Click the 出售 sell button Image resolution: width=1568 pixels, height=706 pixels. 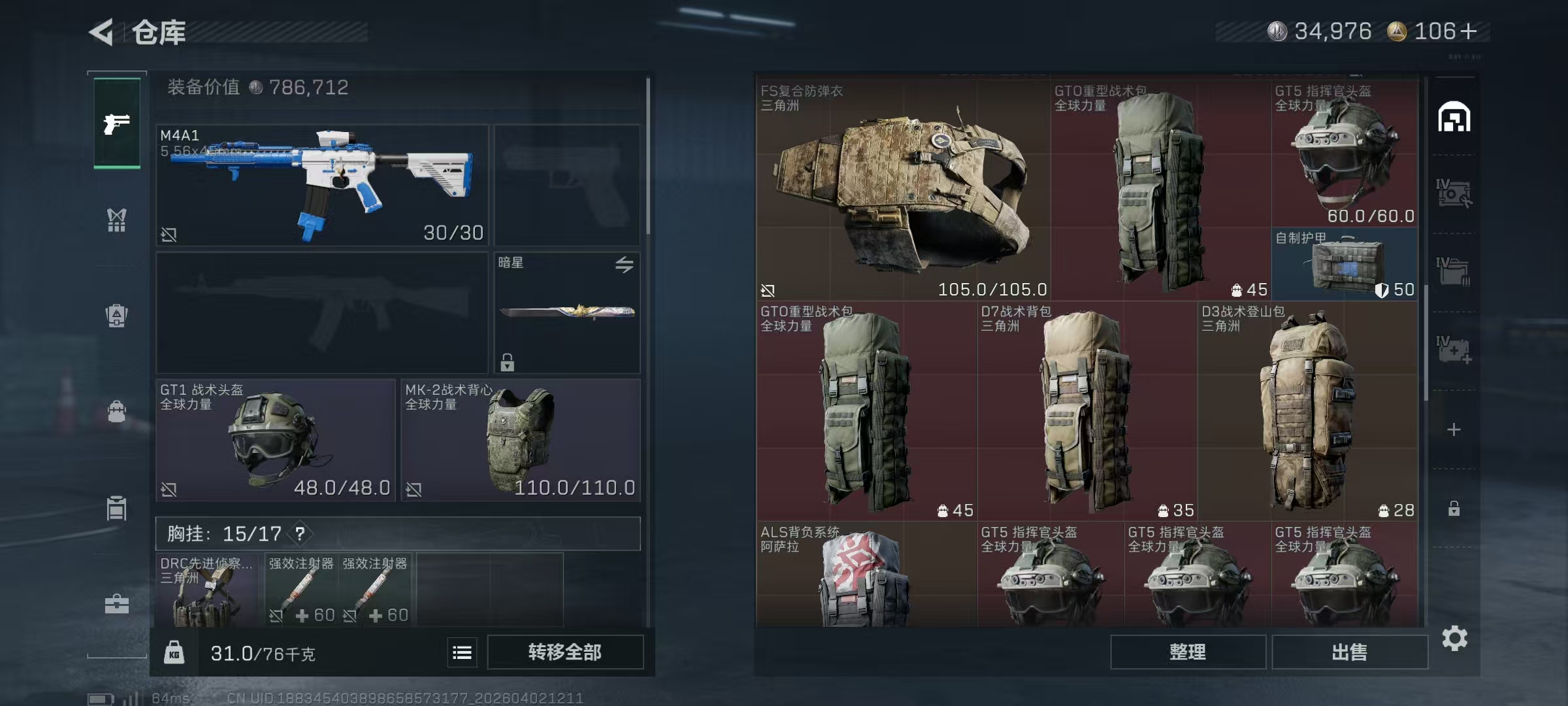(x=1349, y=652)
